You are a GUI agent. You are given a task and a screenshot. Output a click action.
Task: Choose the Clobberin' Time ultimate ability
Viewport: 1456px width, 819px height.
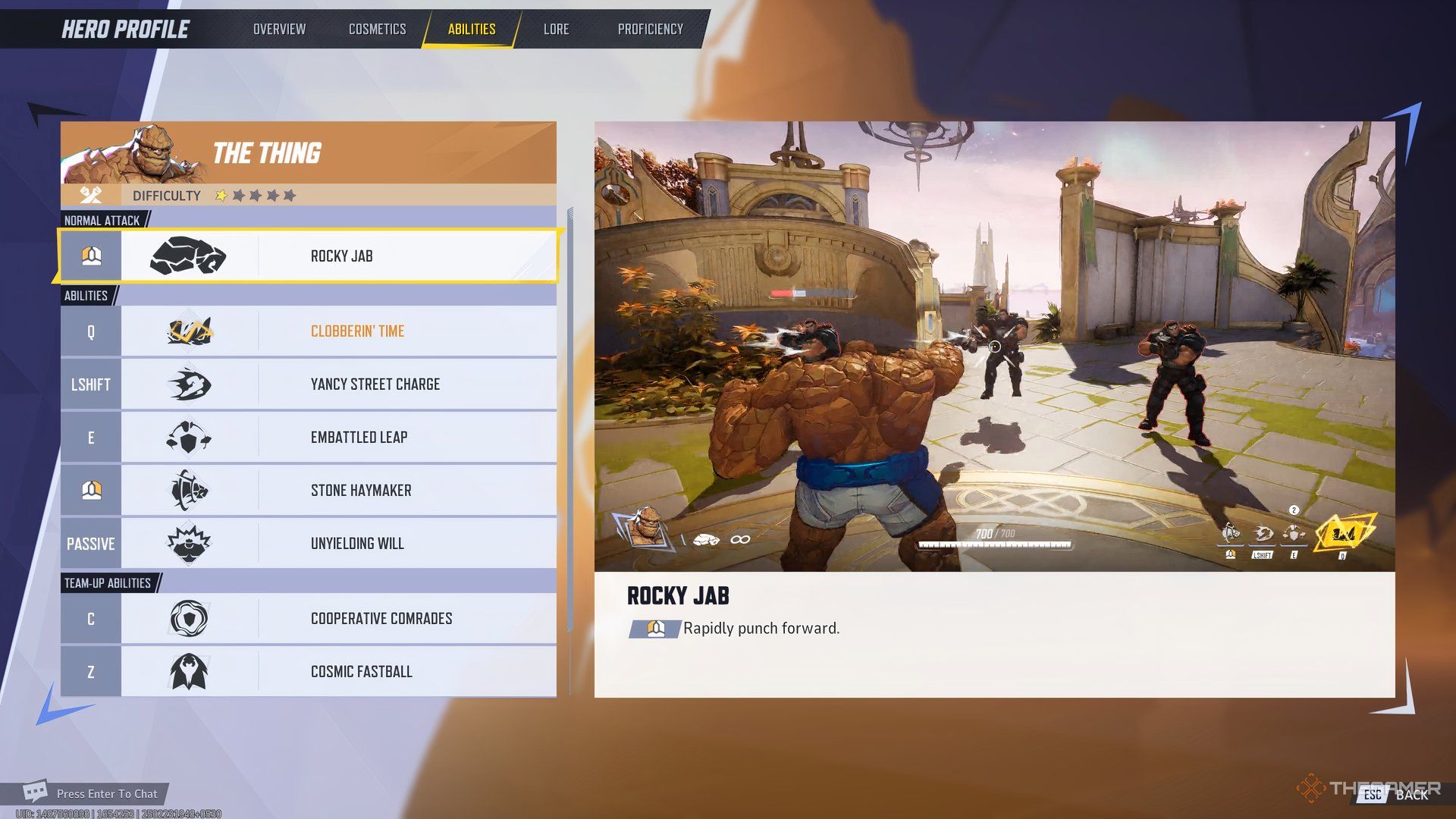356,331
